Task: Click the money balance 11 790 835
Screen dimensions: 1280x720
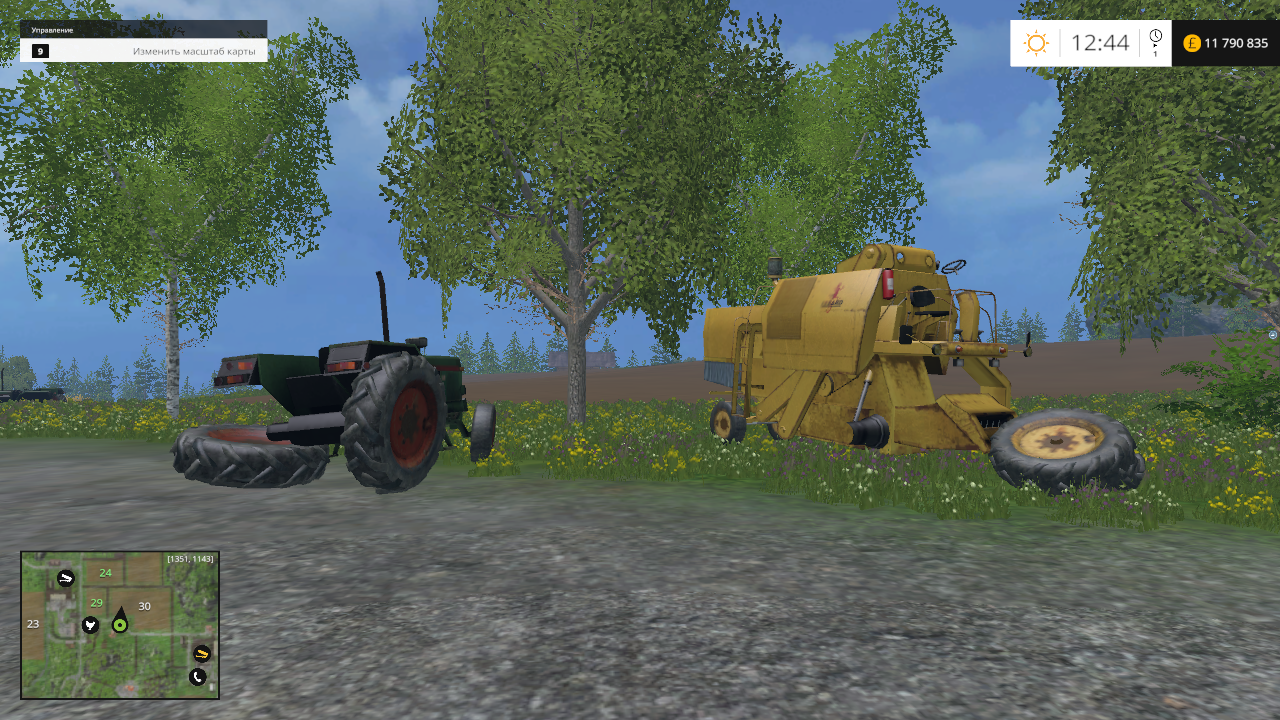Action: click(x=1236, y=43)
